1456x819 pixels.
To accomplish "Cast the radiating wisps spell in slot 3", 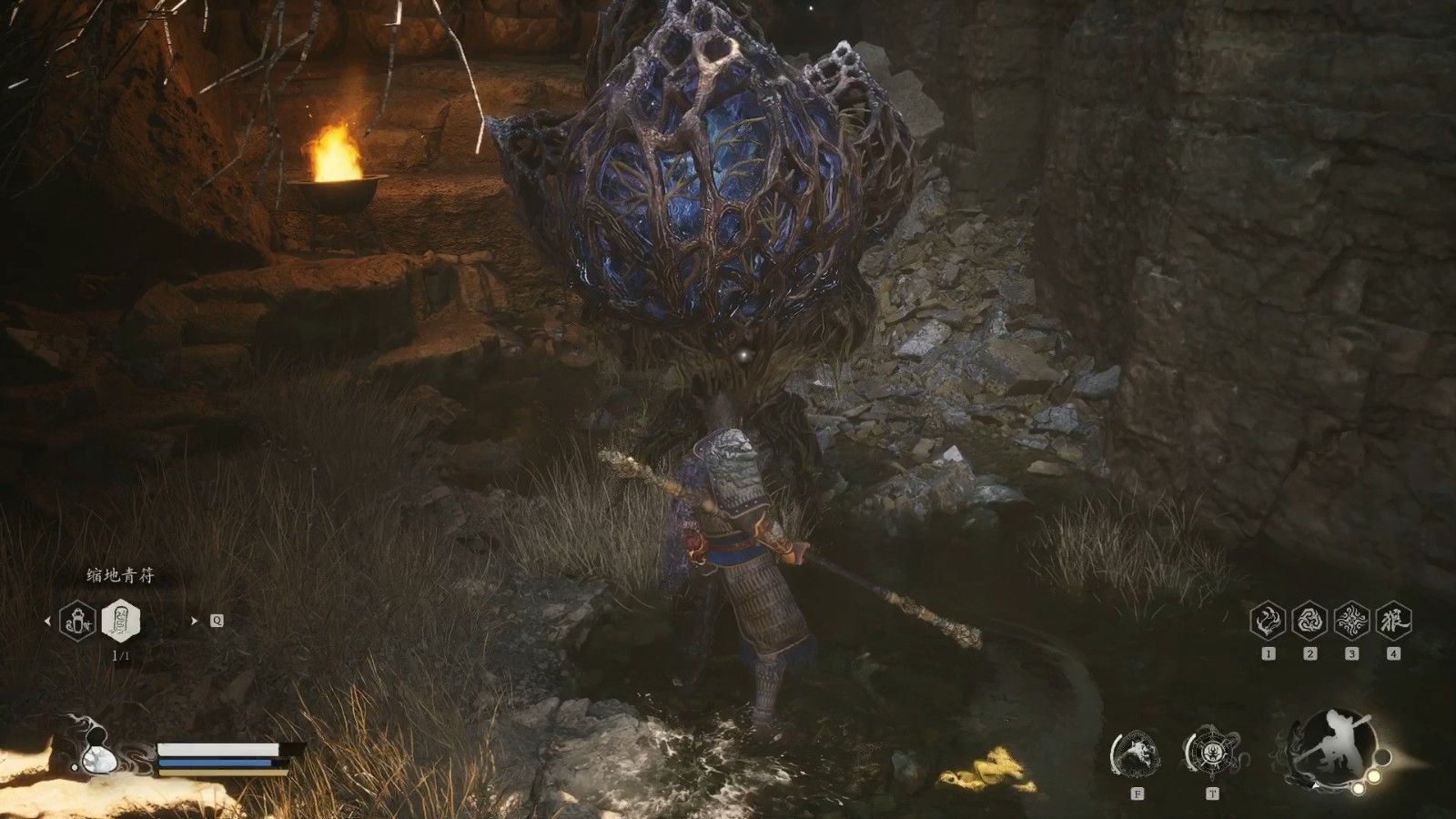I will pyautogui.click(x=1351, y=620).
